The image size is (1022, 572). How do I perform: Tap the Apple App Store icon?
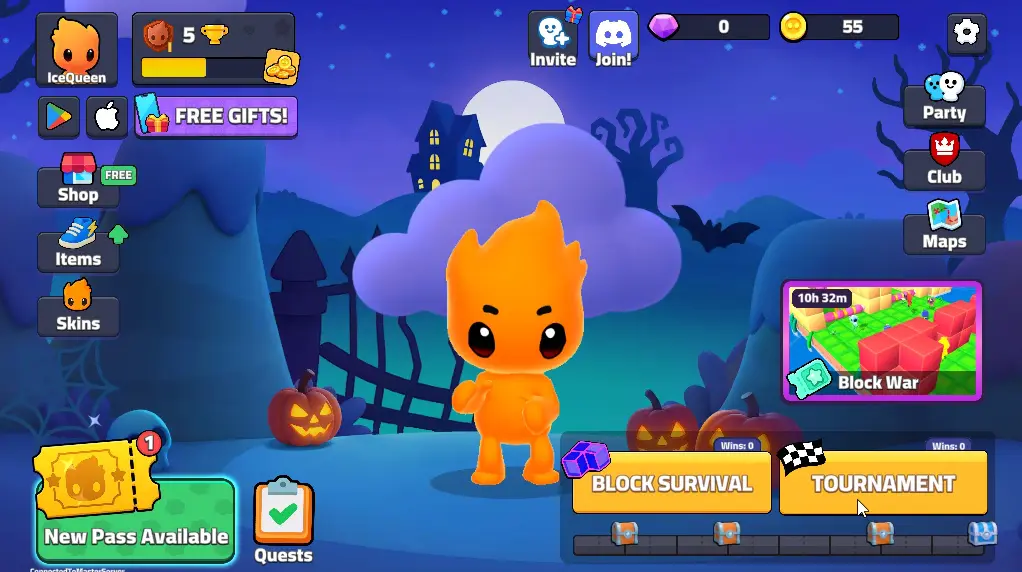(x=107, y=117)
